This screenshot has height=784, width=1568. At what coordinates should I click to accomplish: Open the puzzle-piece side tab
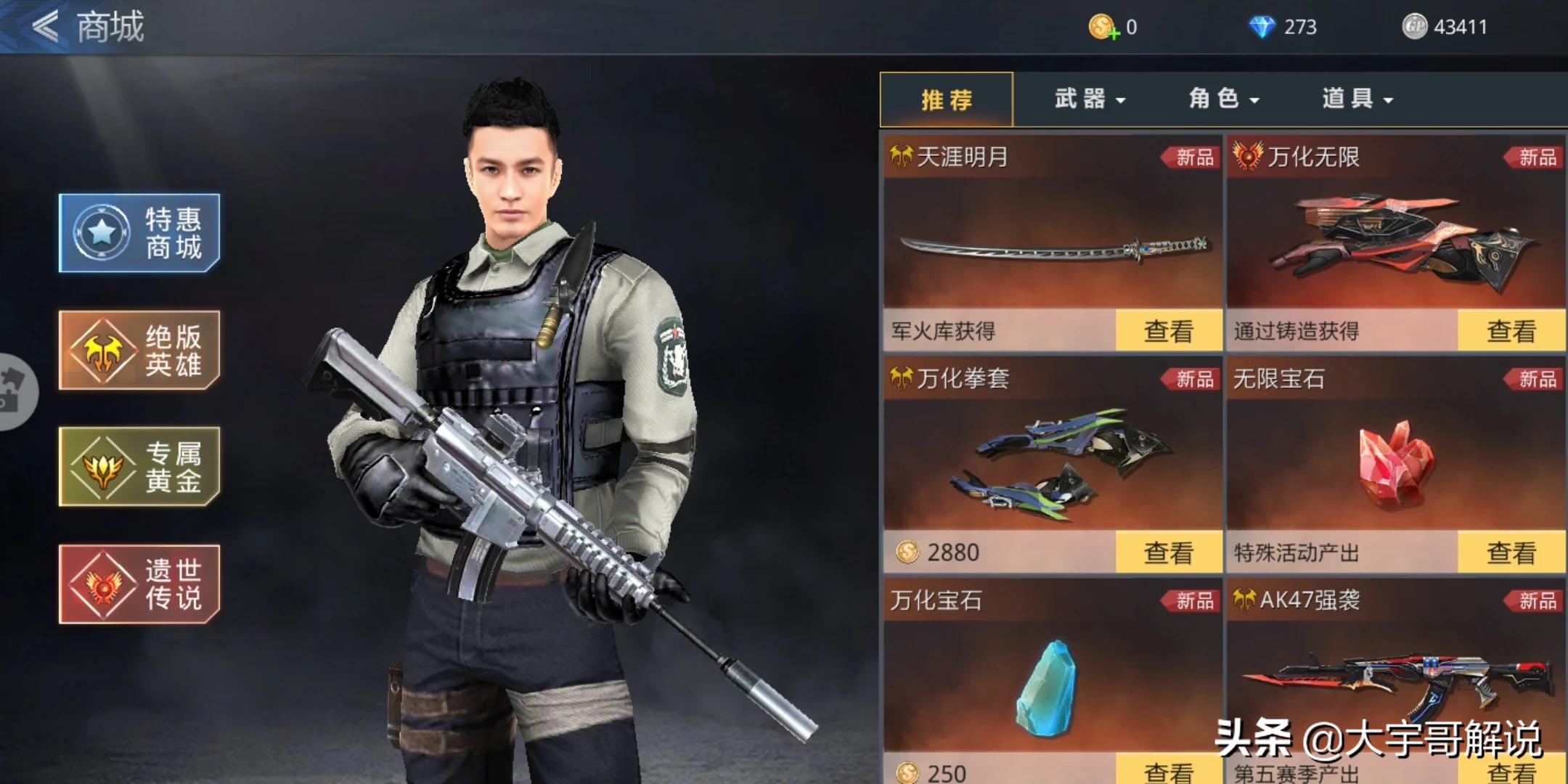tap(13, 391)
